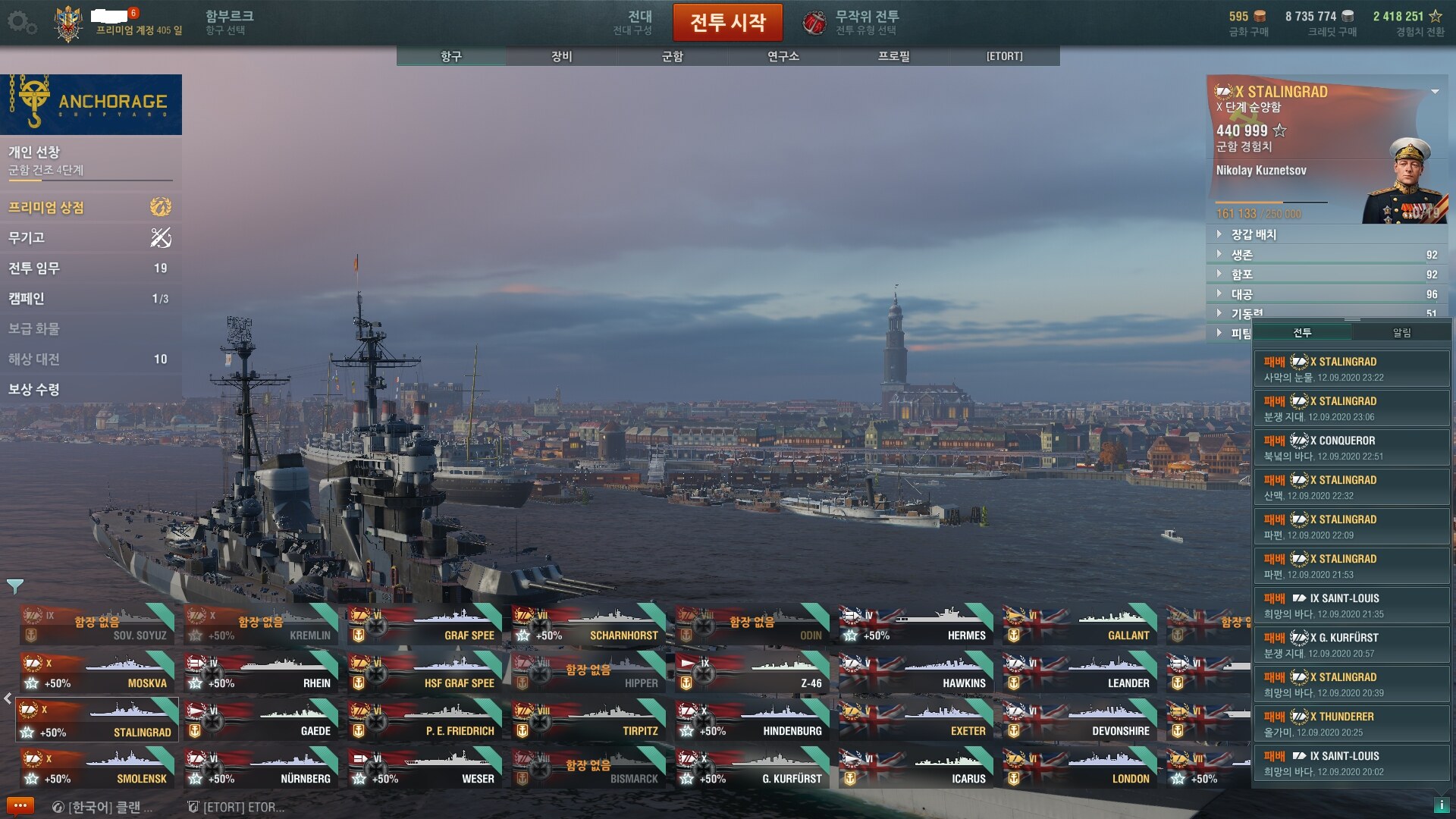This screenshot has height=819, width=1456.
Task: Go to the 연구소 tab
Action: (x=783, y=56)
